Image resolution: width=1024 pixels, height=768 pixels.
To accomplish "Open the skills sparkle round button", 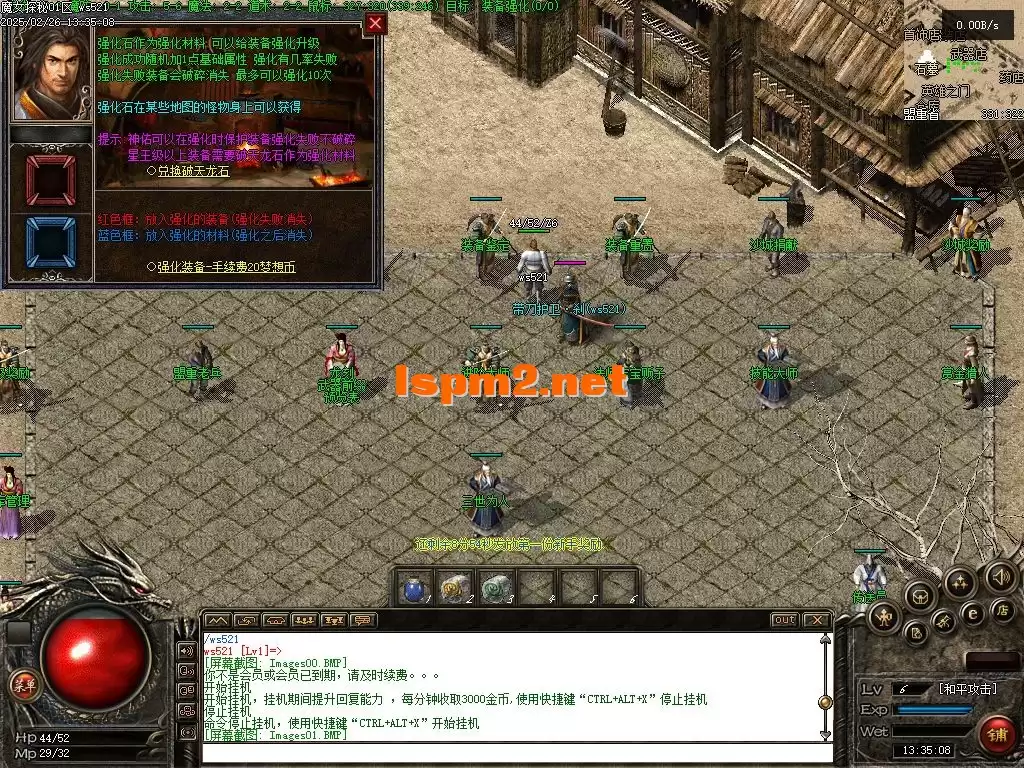I will pyautogui.click(x=960, y=582).
